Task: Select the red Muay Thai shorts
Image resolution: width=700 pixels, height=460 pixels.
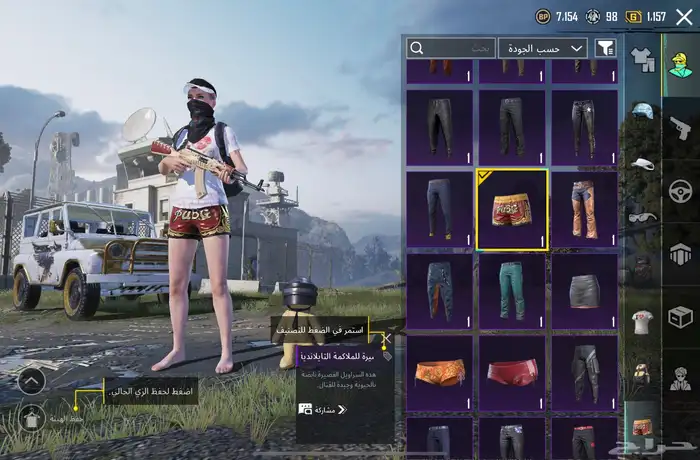Action: coord(512,210)
